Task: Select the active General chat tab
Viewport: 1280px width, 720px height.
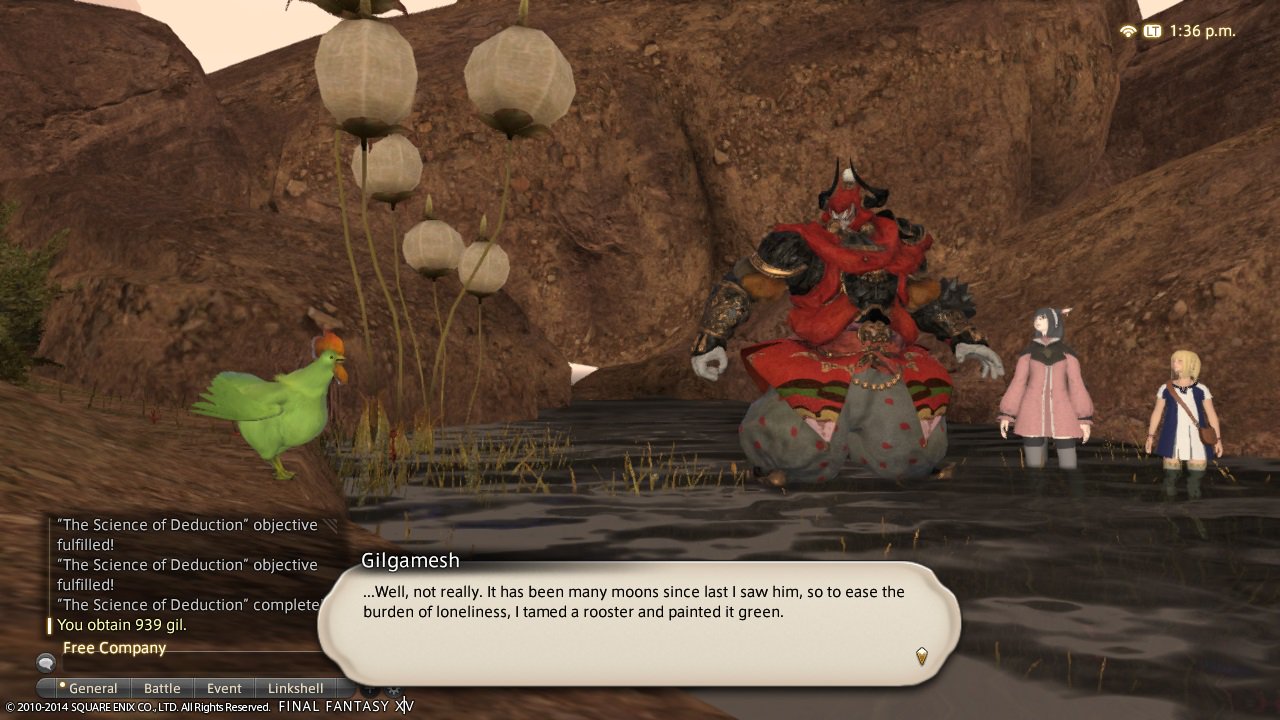Action: pyautogui.click(x=93, y=688)
